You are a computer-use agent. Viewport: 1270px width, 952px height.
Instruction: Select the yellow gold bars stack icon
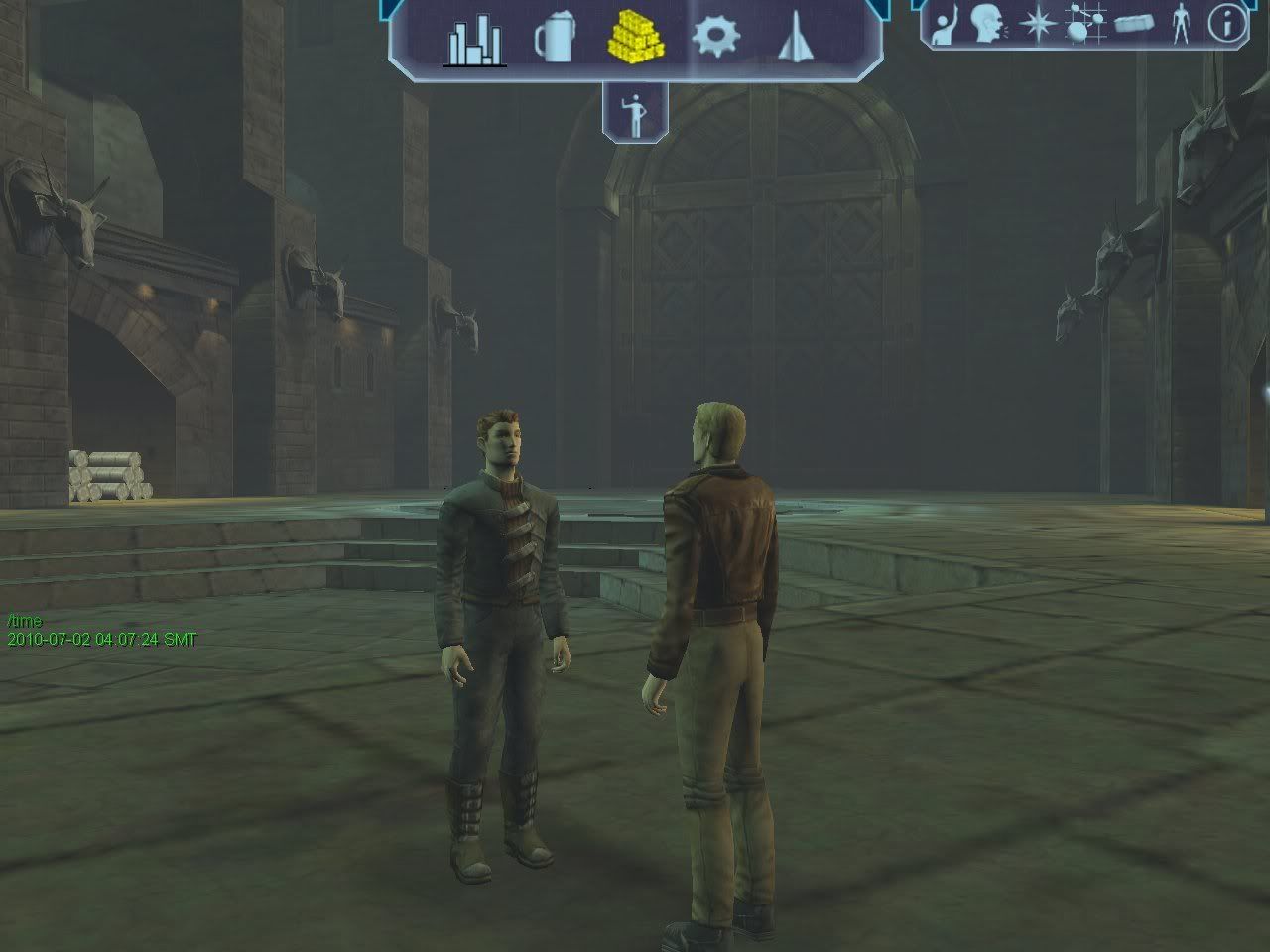coord(635,38)
